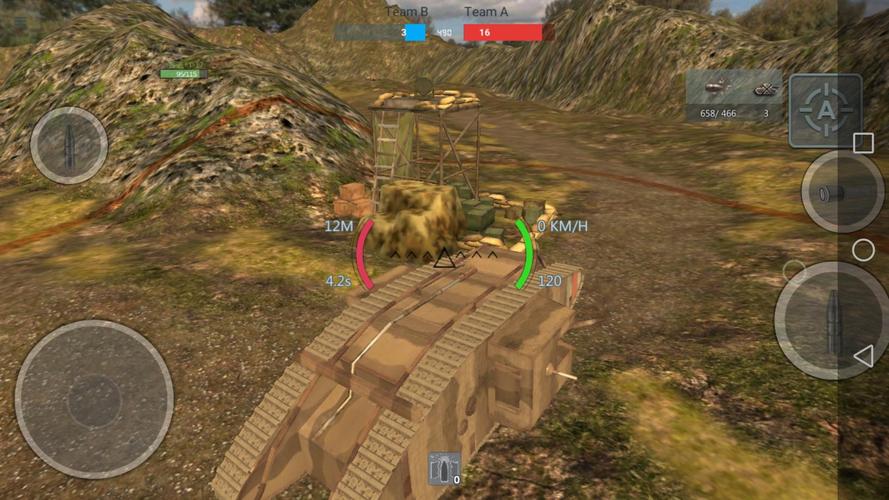Toggle the auto-aim crosshair button marked A
The height and width of the screenshot is (500, 889).
(x=825, y=110)
